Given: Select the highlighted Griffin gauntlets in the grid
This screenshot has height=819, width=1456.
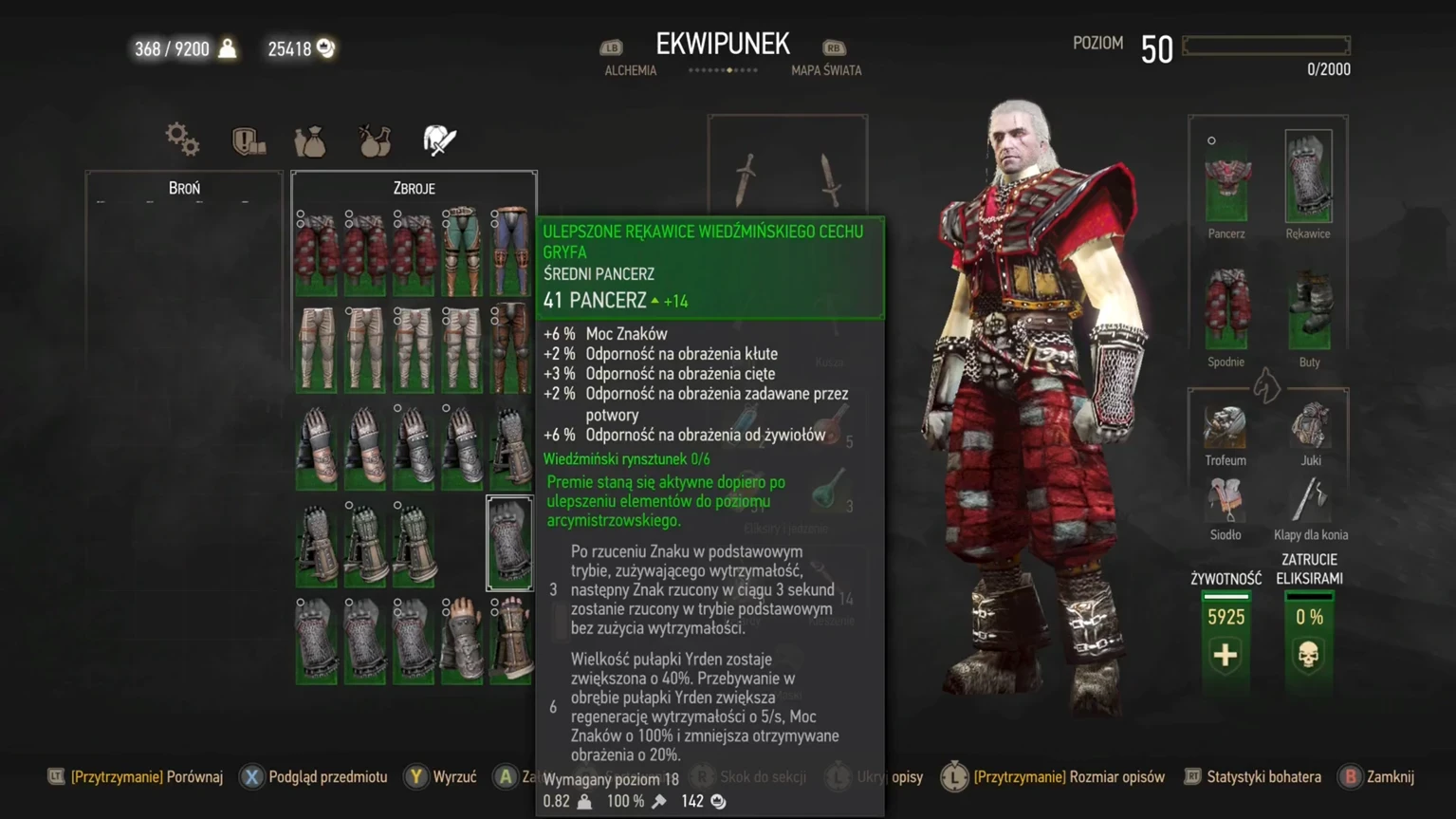Looking at the screenshot, I should (509, 543).
